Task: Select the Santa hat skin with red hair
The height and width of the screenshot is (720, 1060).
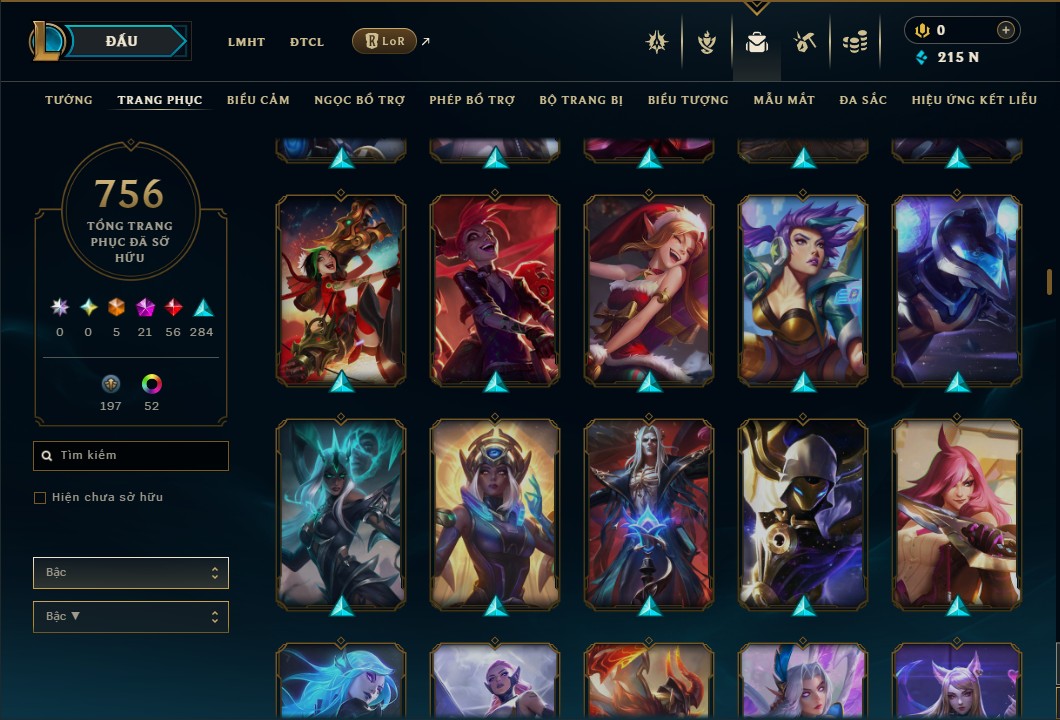Action: click(649, 290)
